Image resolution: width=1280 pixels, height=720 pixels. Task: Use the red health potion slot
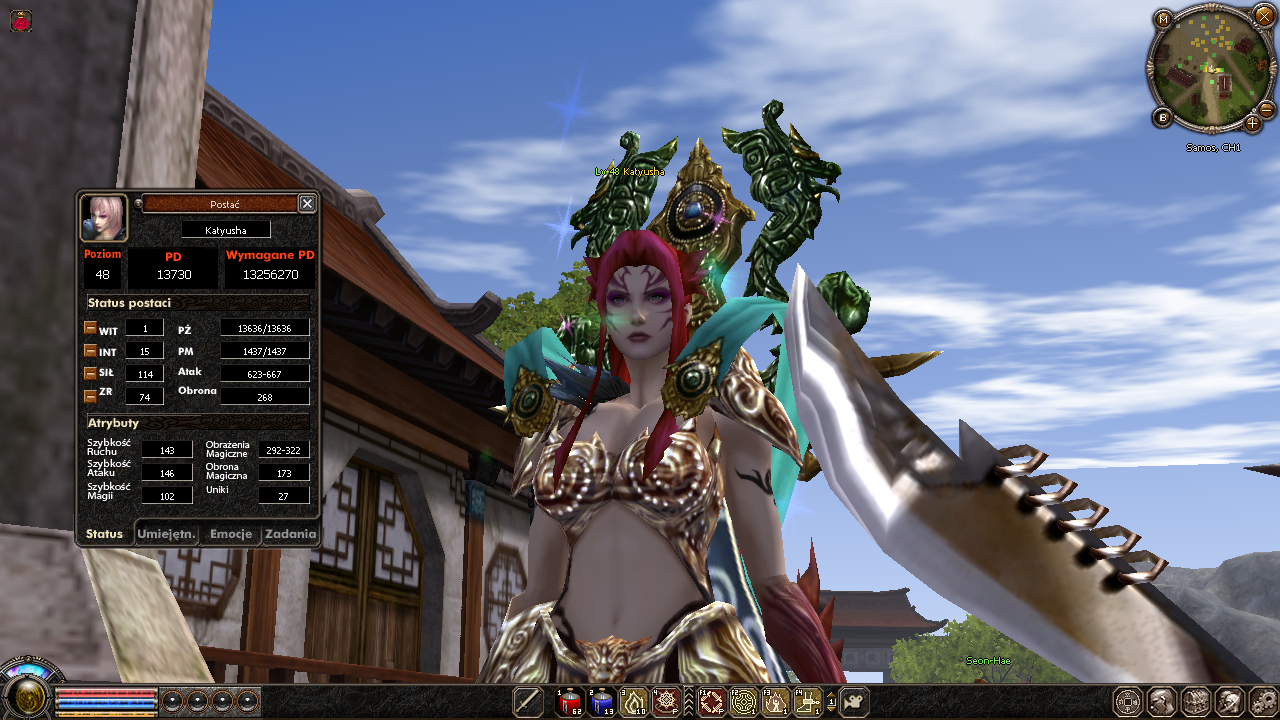(570, 702)
